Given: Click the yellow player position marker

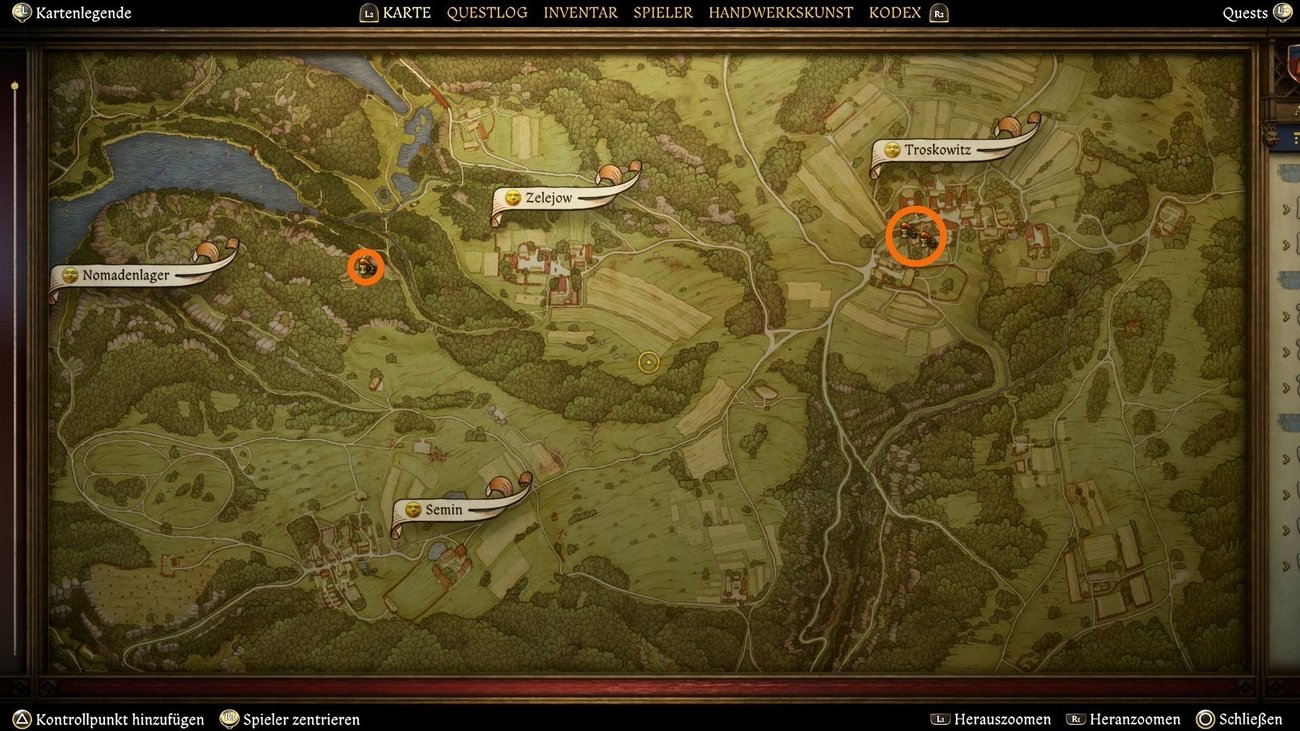Looking at the screenshot, I should tap(648, 362).
